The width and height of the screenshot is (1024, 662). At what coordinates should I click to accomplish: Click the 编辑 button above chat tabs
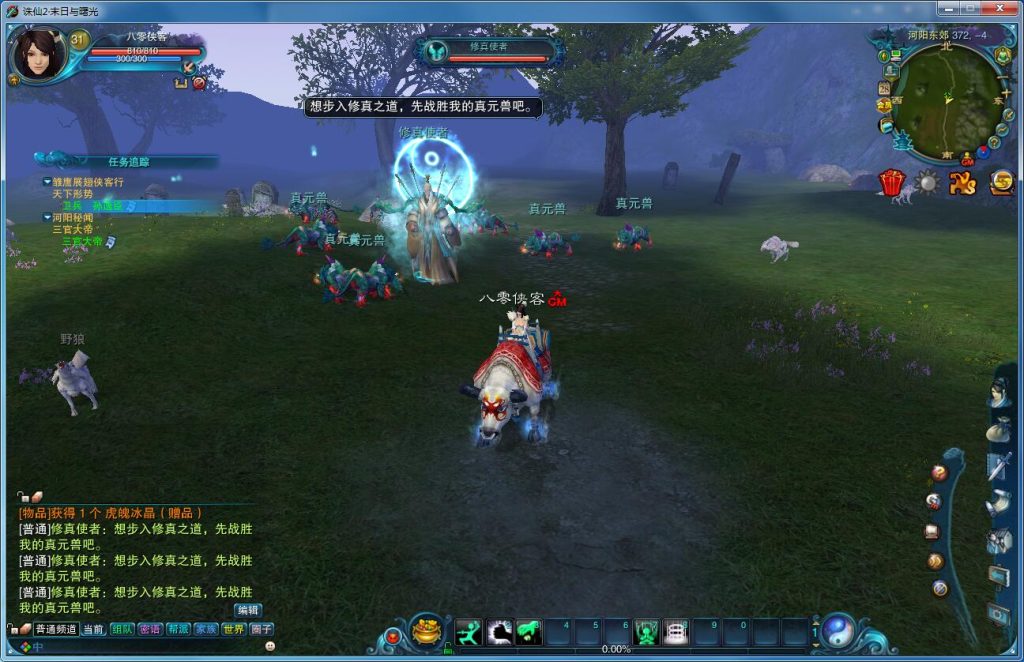pyautogui.click(x=248, y=610)
